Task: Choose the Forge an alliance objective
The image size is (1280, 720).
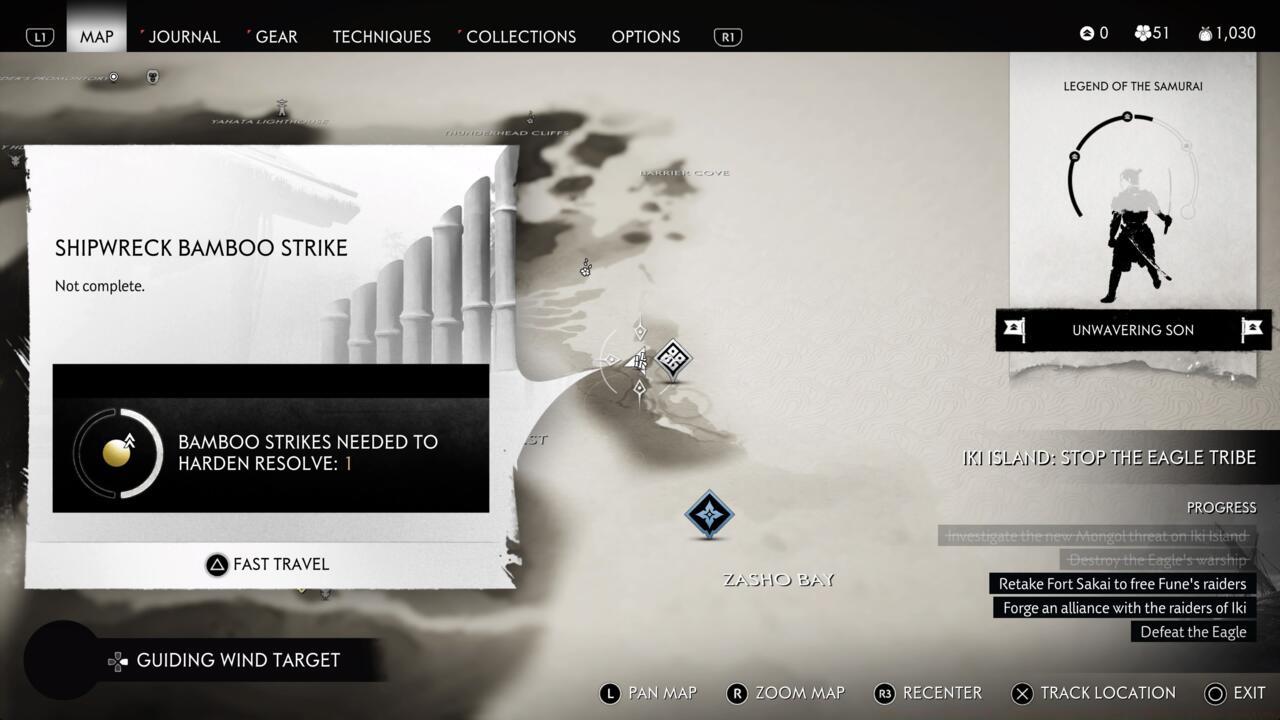Action: coord(1125,608)
